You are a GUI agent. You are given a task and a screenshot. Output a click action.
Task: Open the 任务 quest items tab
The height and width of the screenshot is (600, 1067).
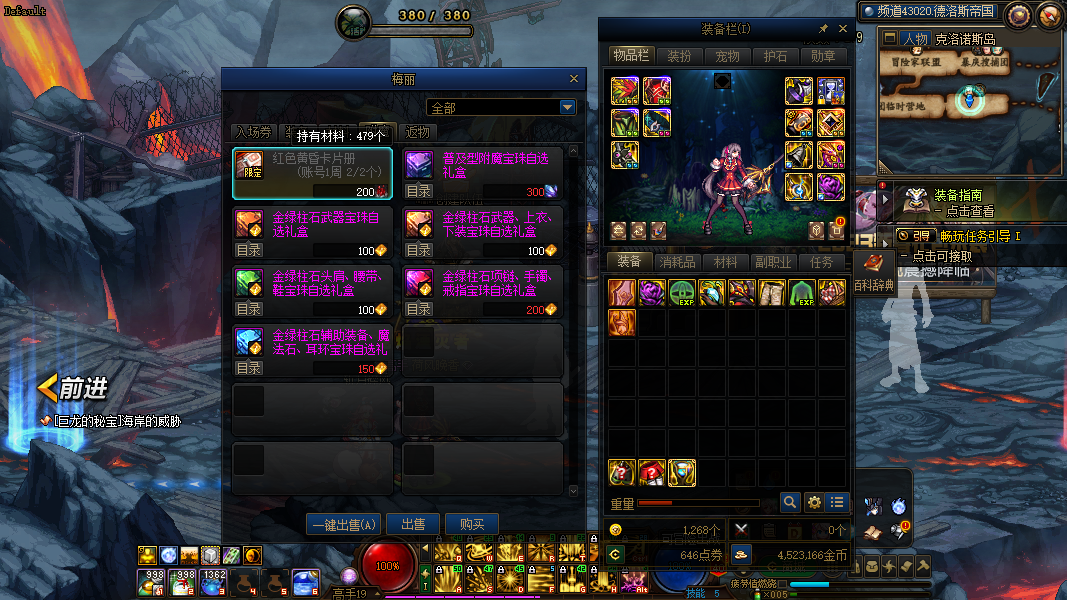click(822, 262)
